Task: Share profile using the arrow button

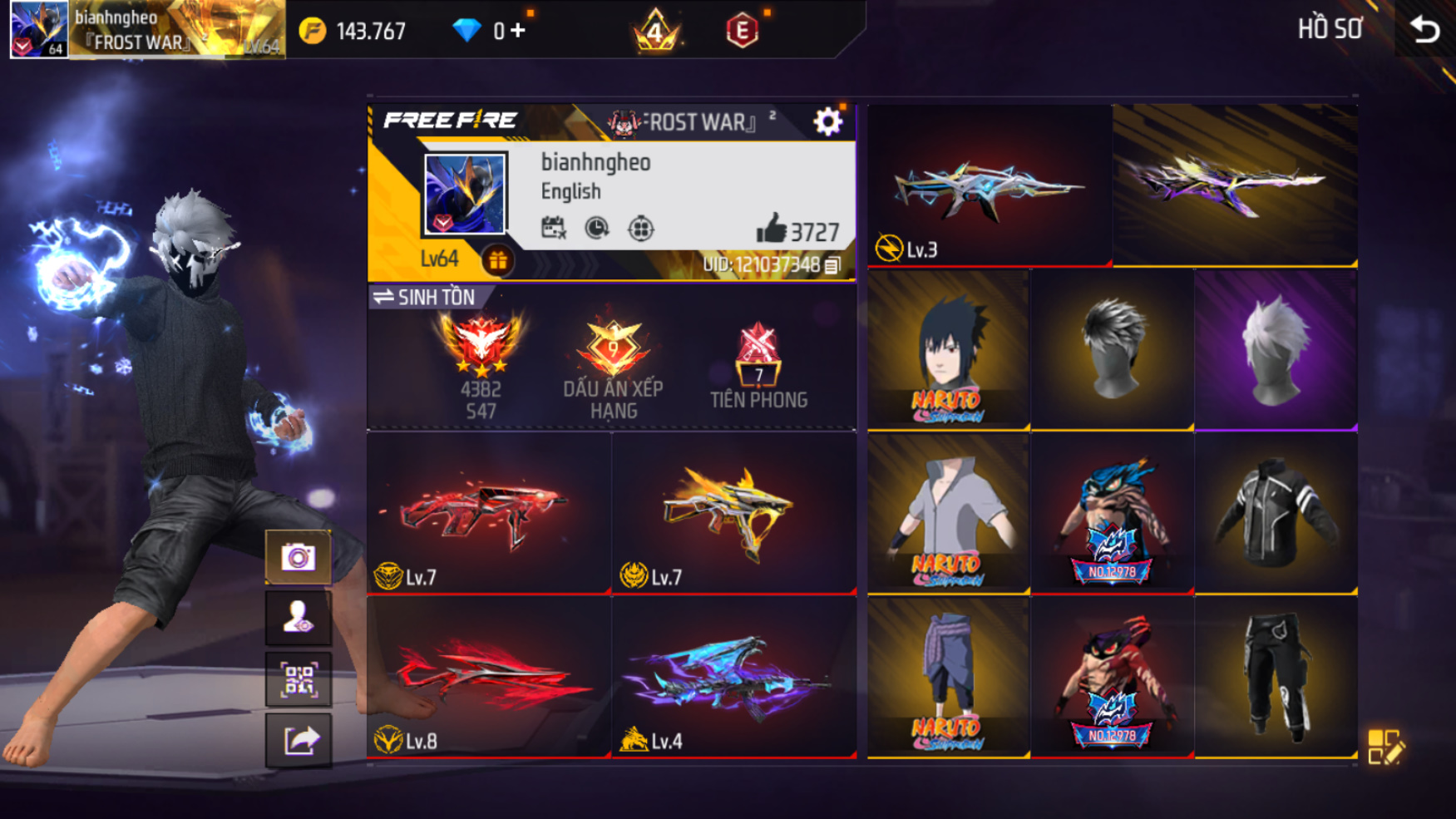Action: pos(299,740)
